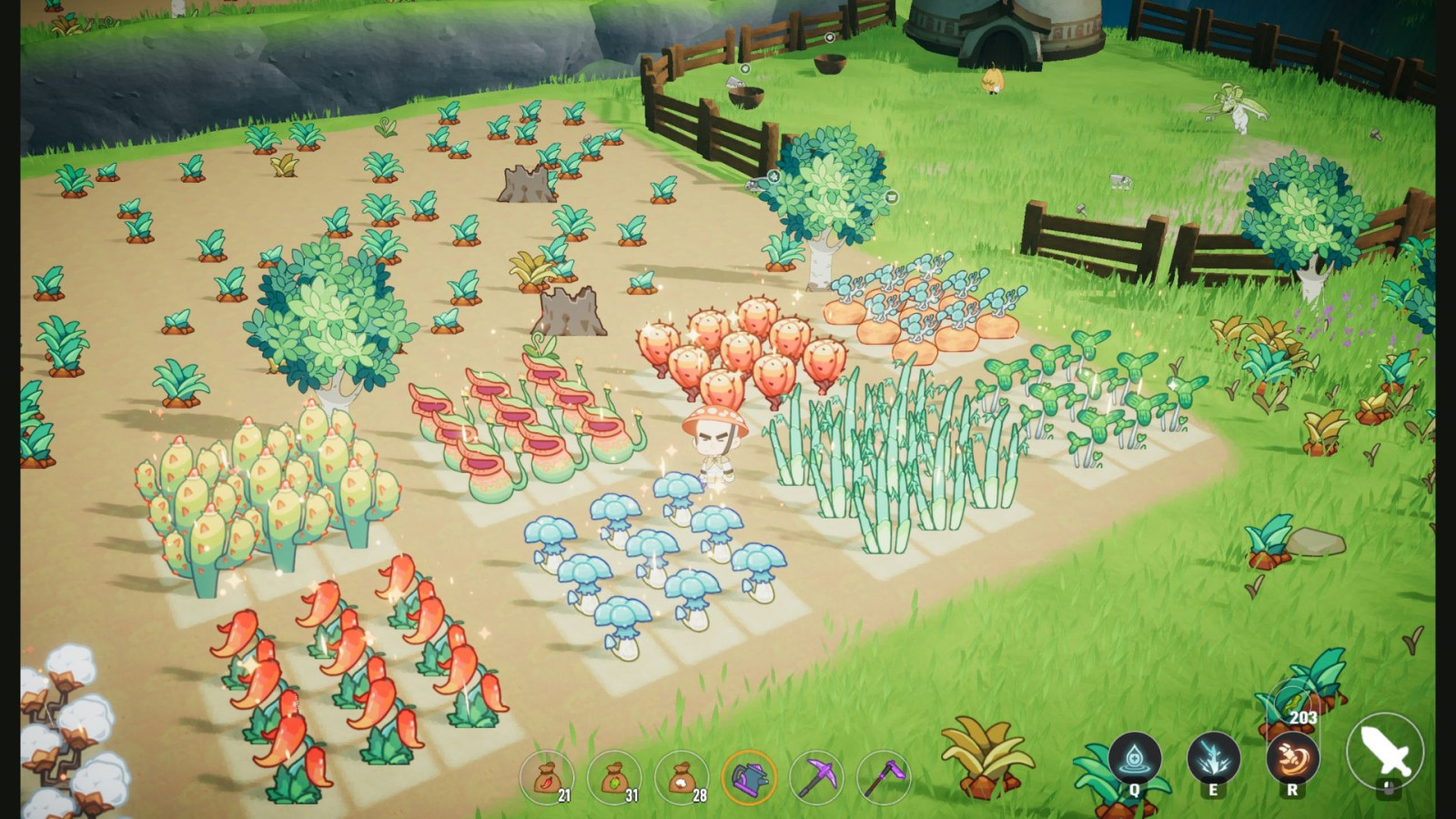1456x819 pixels.
Task: Switch to the purple pickaxe
Action: (816, 778)
